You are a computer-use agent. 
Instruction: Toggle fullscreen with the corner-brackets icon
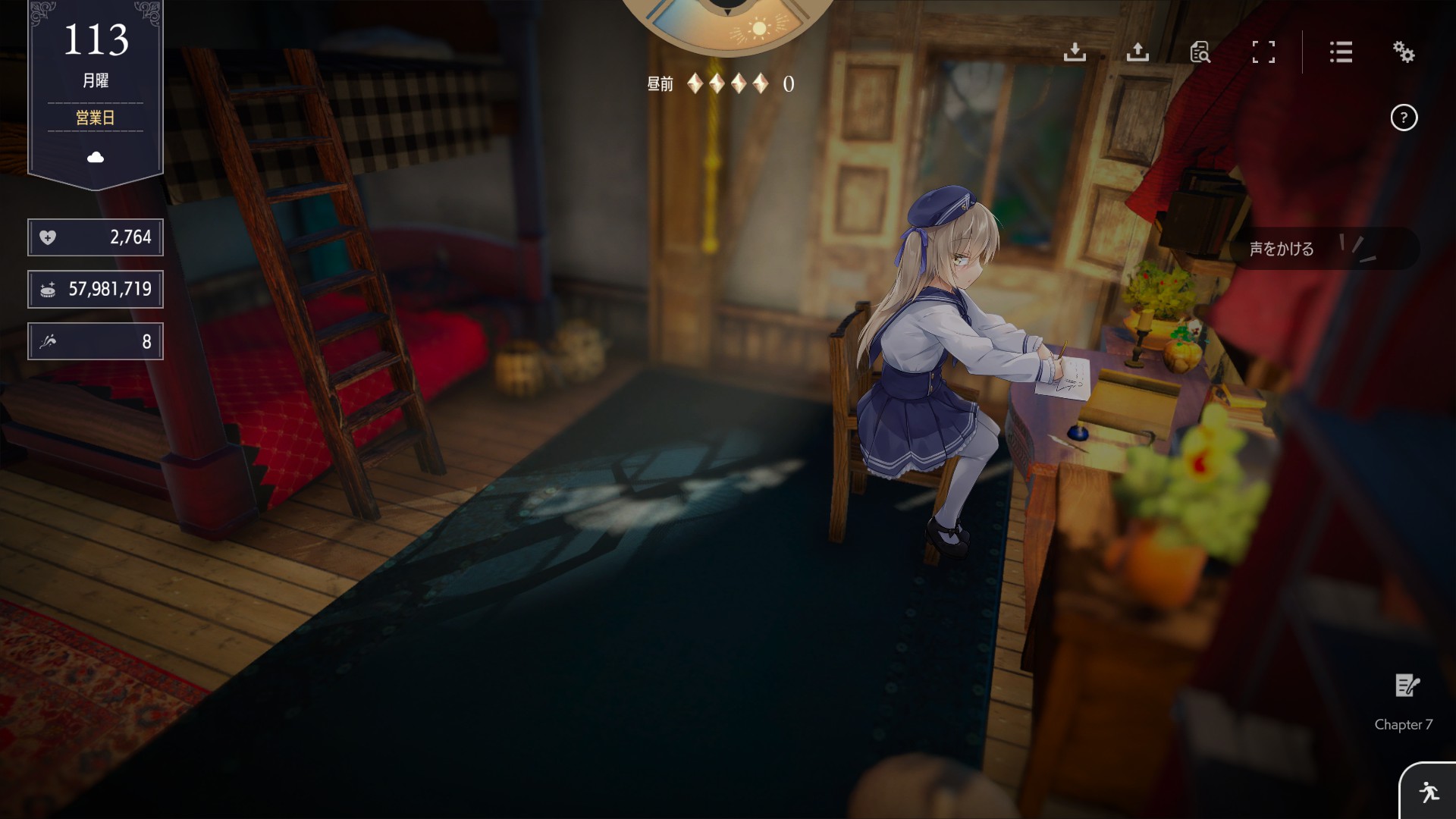click(1263, 52)
